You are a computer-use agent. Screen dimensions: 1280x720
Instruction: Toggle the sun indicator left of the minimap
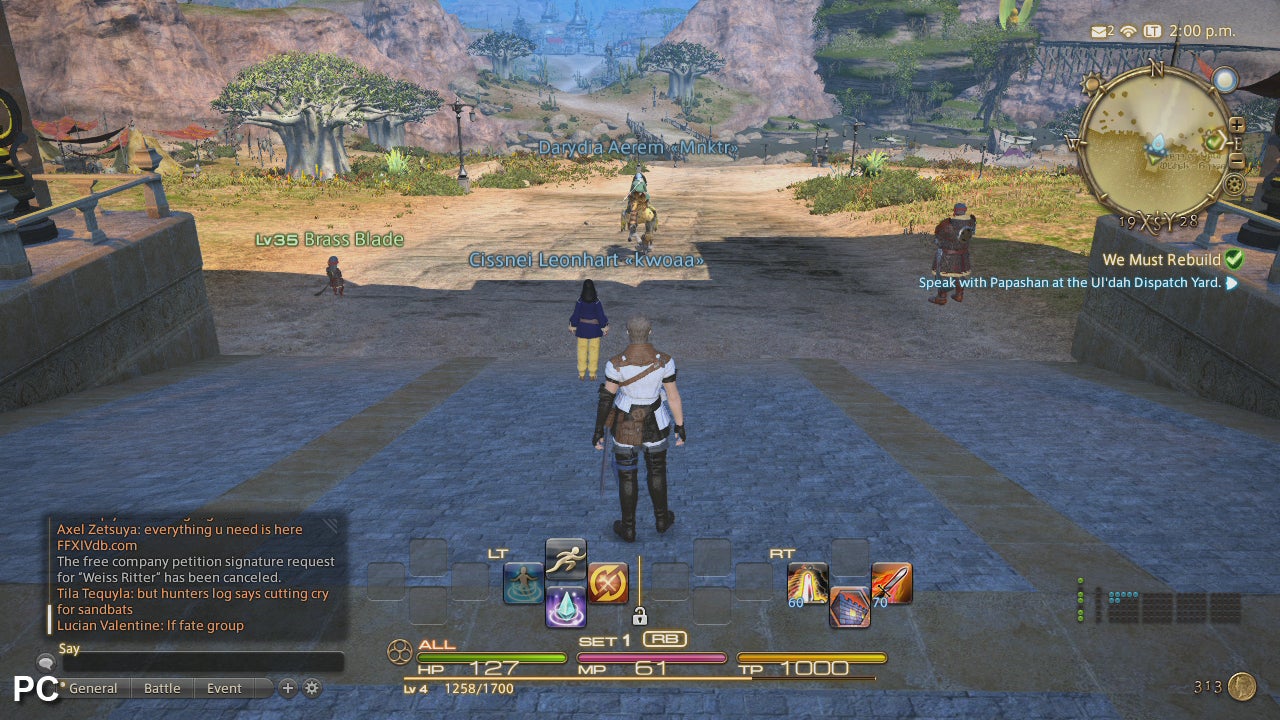1091,83
